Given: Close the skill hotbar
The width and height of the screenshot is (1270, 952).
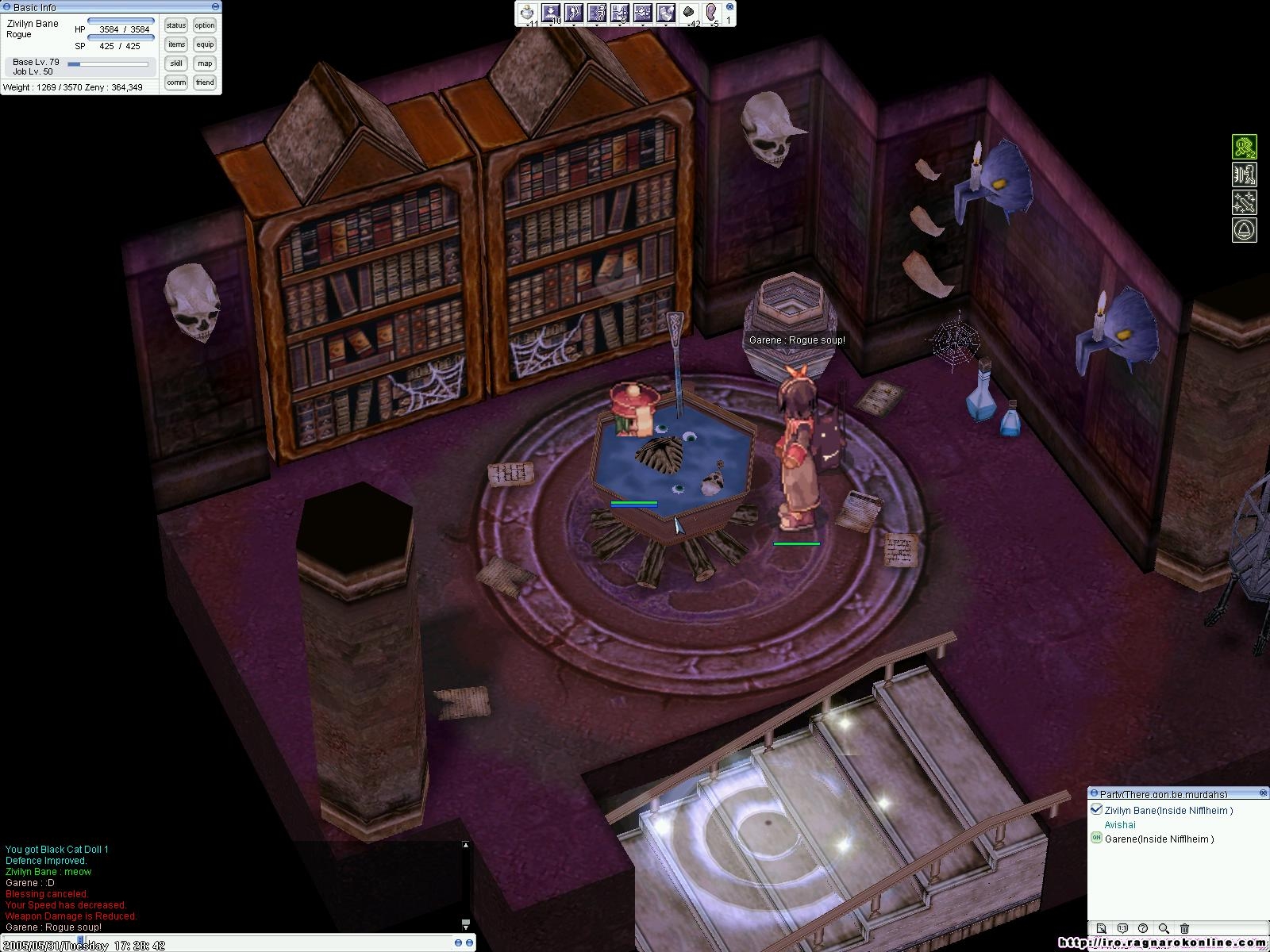Looking at the screenshot, I should pyautogui.click(x=729, y=6).
